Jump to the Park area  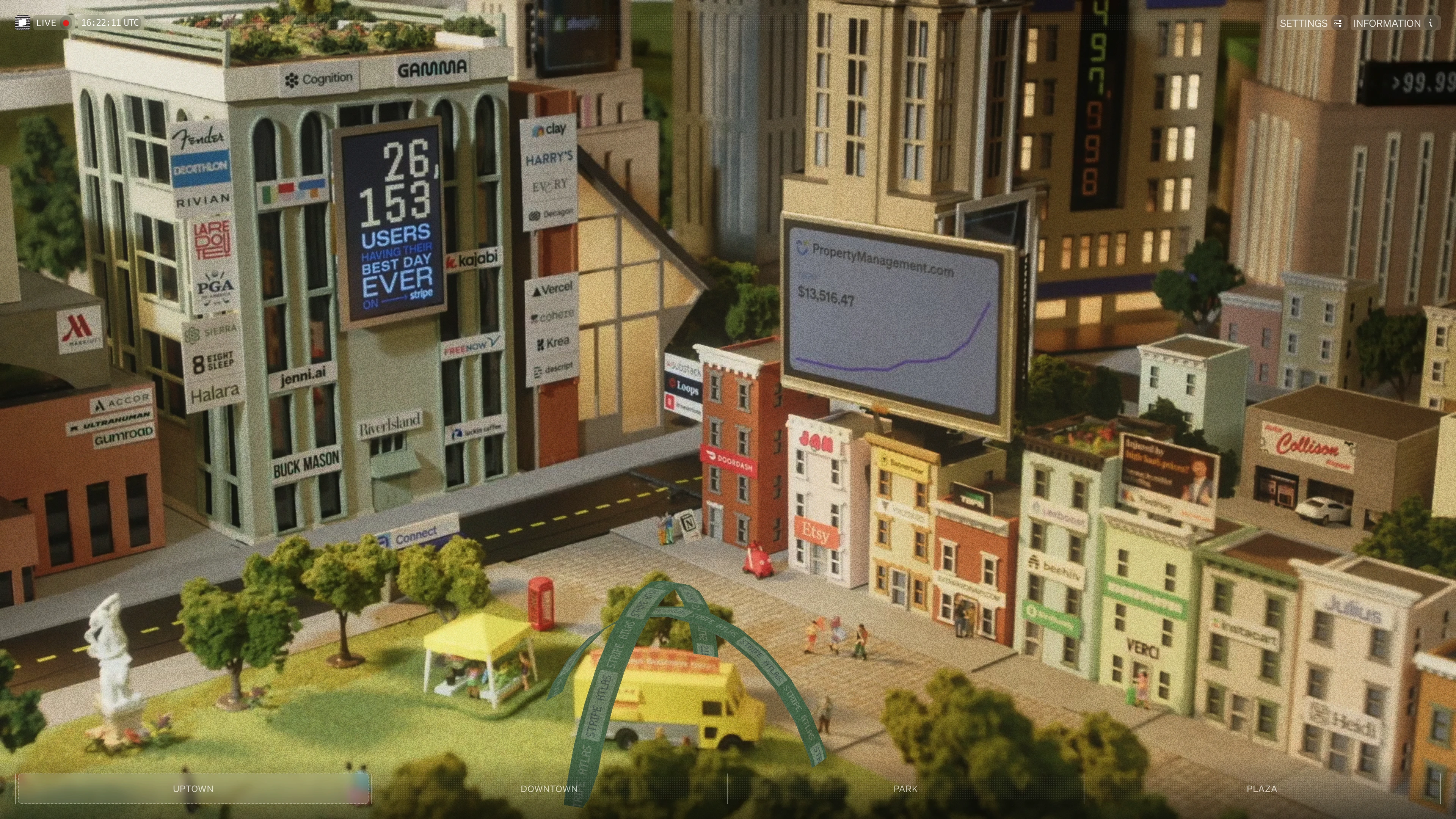pyautogui.click(x=905, y=789)
